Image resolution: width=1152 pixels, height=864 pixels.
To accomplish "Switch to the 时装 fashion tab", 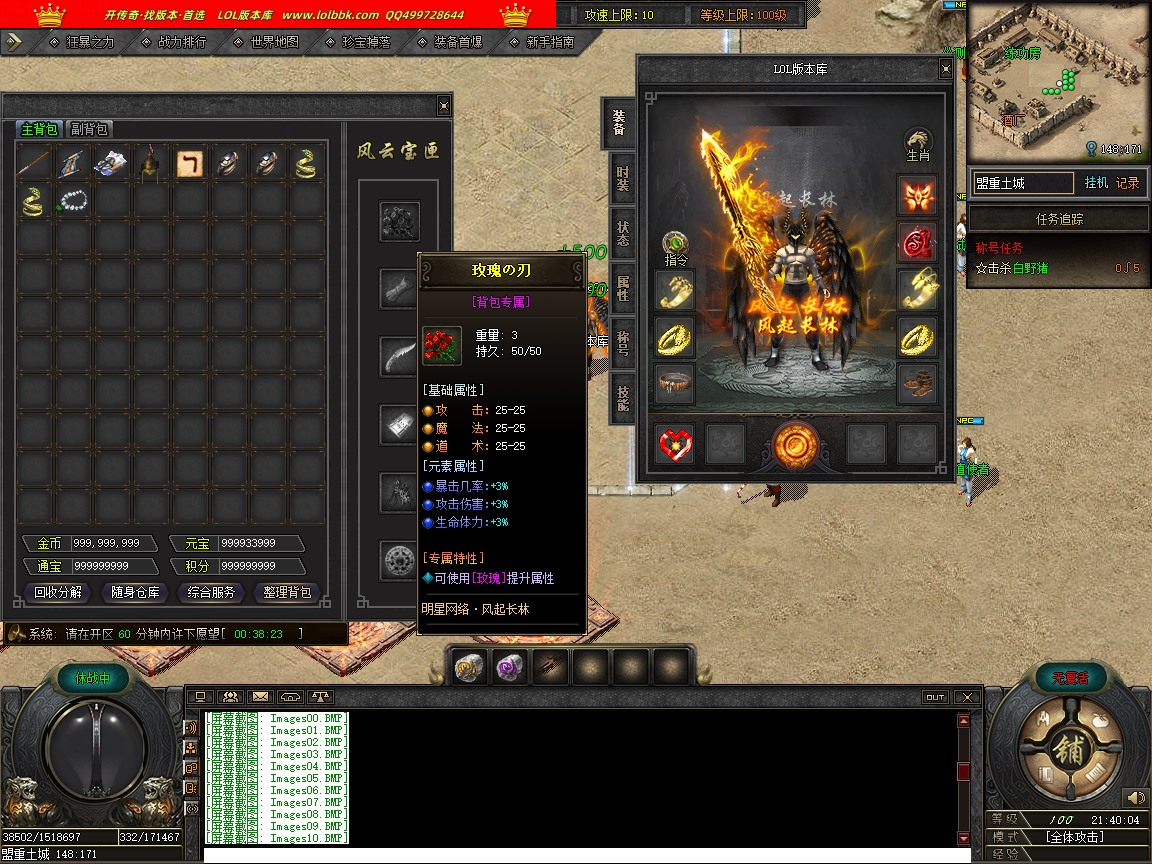I will [x=621, y=179].
